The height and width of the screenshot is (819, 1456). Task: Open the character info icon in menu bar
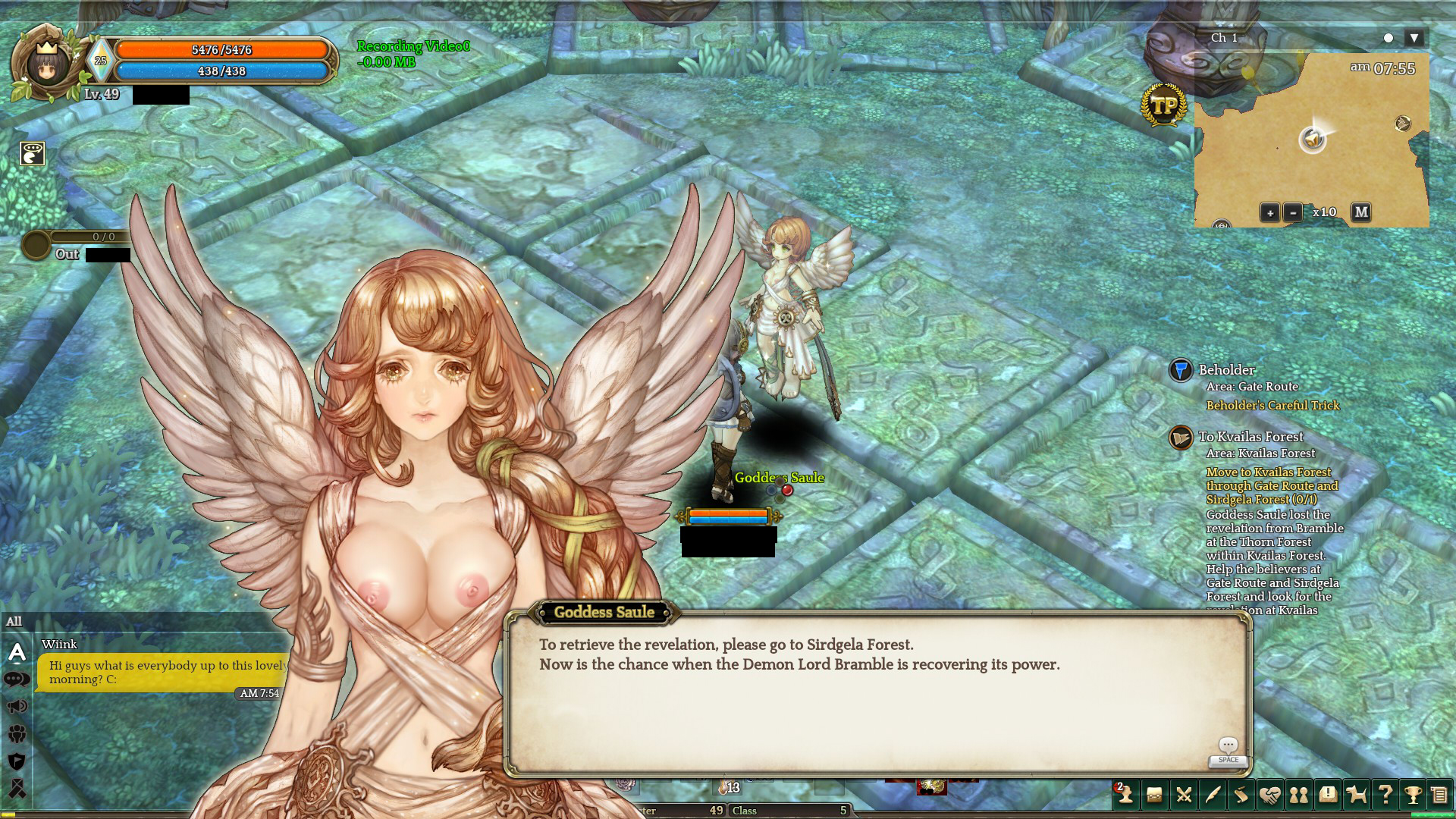point(1125,794)
